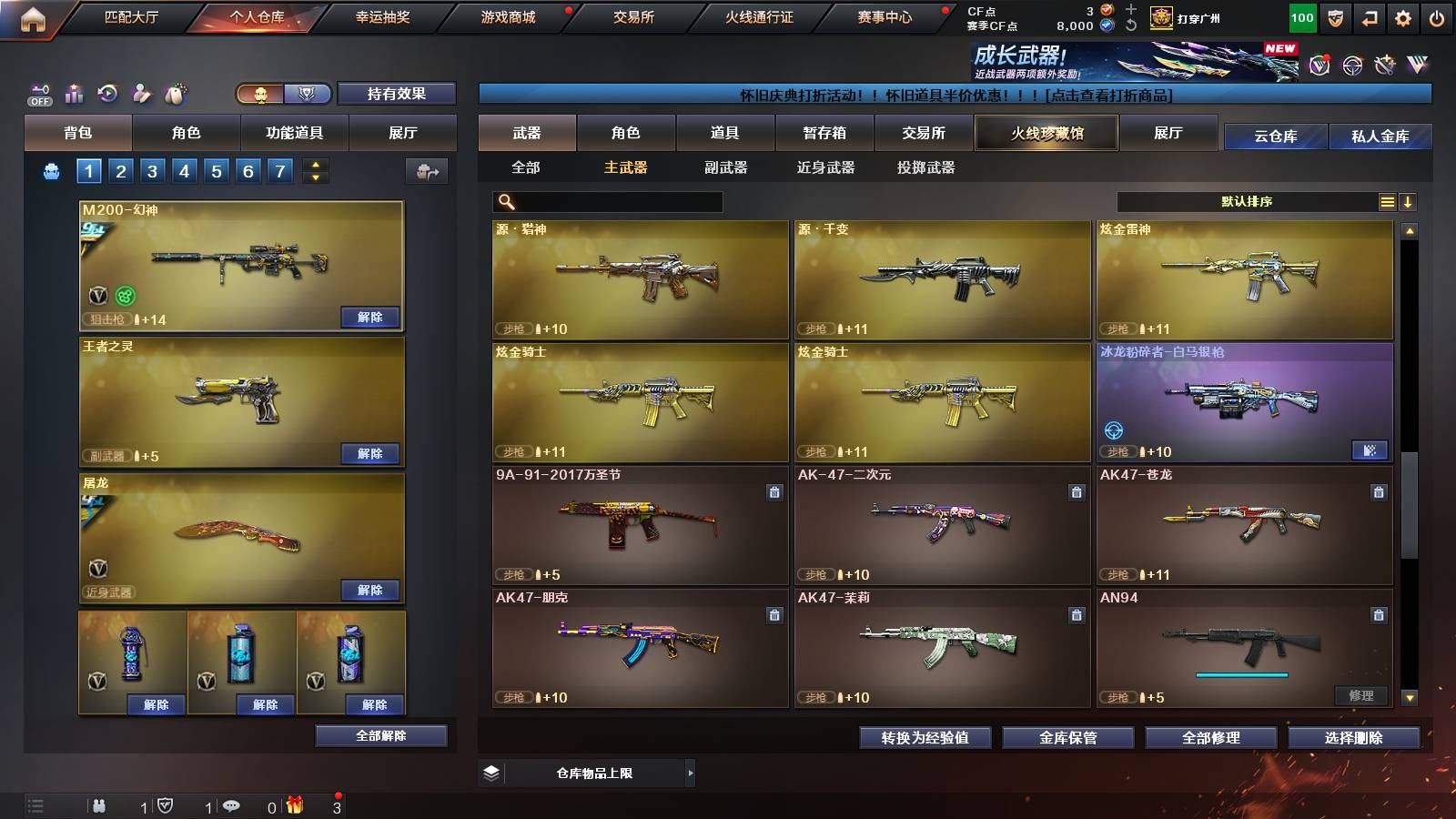Click the return arrow icon near settings
This screenshot has height=819, width=1456.
pos(1369,18)
